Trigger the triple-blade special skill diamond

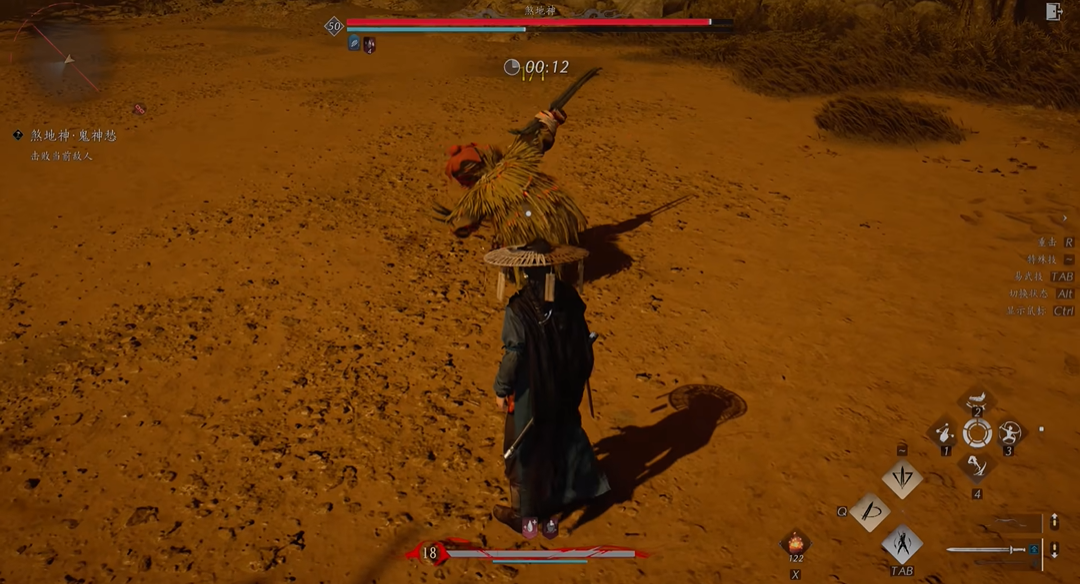coord(902,478)
